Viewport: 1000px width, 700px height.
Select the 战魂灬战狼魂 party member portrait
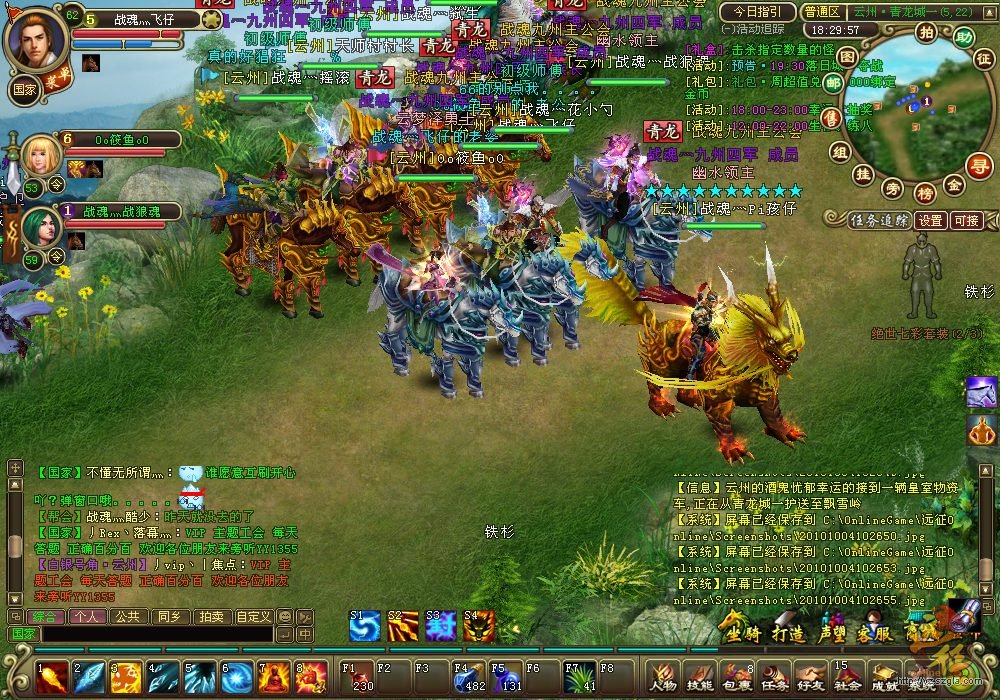(40, 230)
